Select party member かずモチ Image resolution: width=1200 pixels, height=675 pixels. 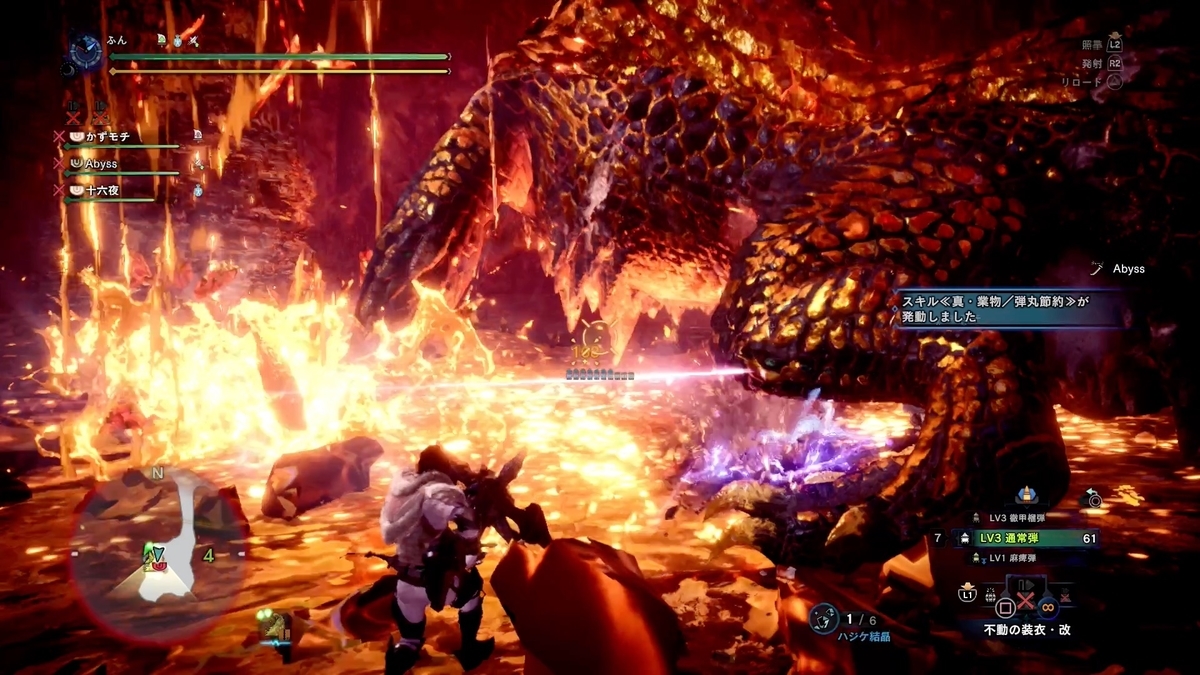106,136
